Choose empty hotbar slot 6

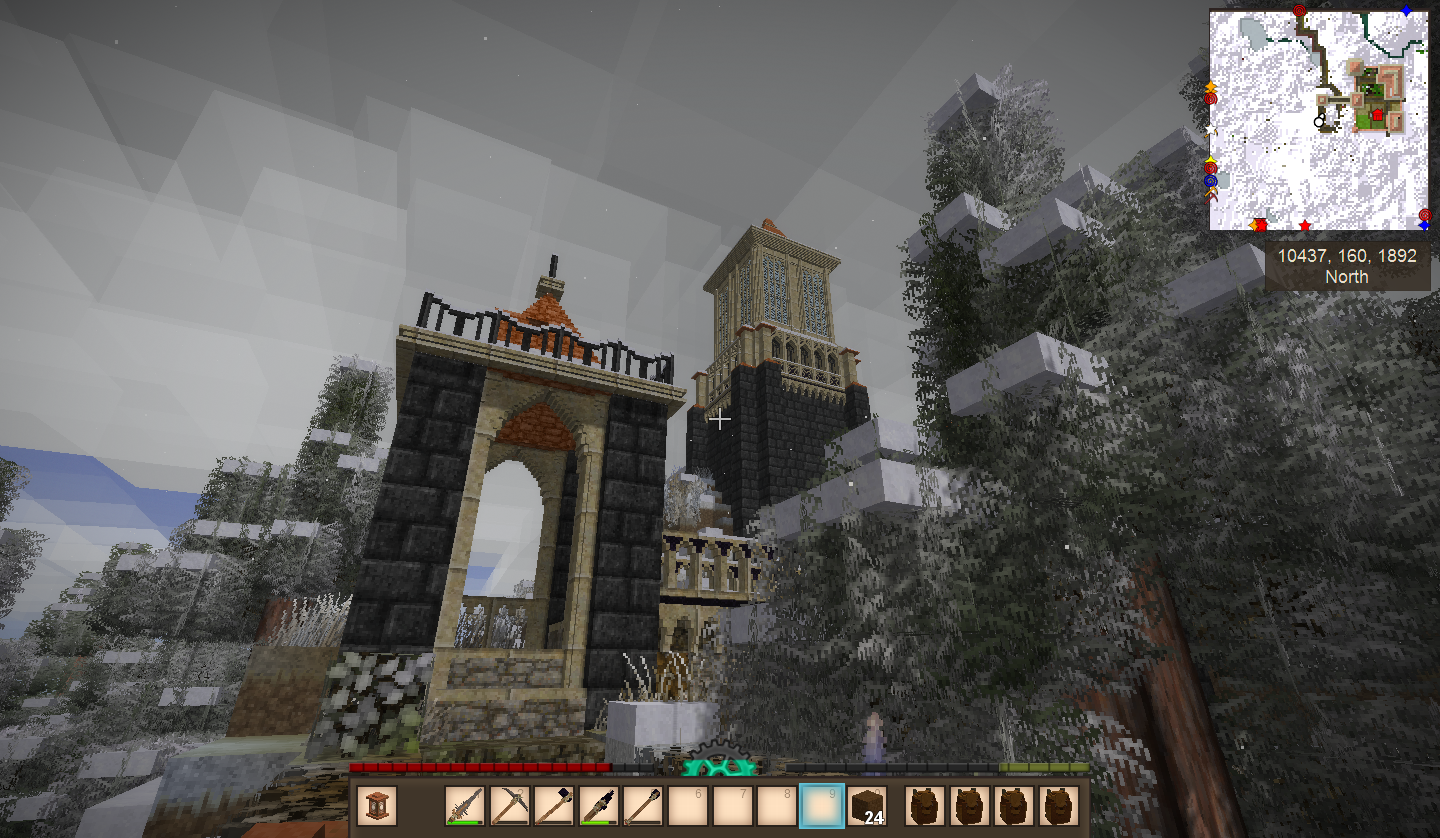(687, 807)
